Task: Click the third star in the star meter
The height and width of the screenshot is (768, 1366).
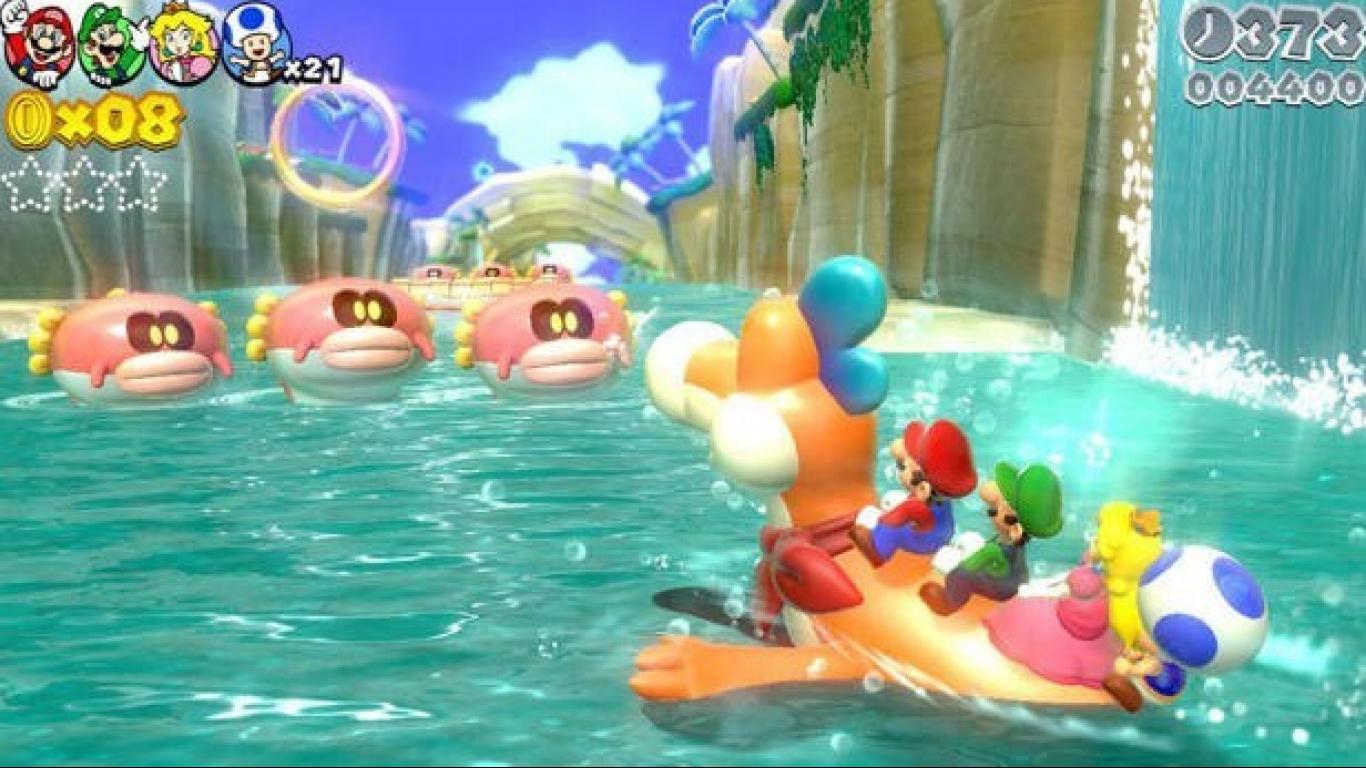Action: pos(136,186)
